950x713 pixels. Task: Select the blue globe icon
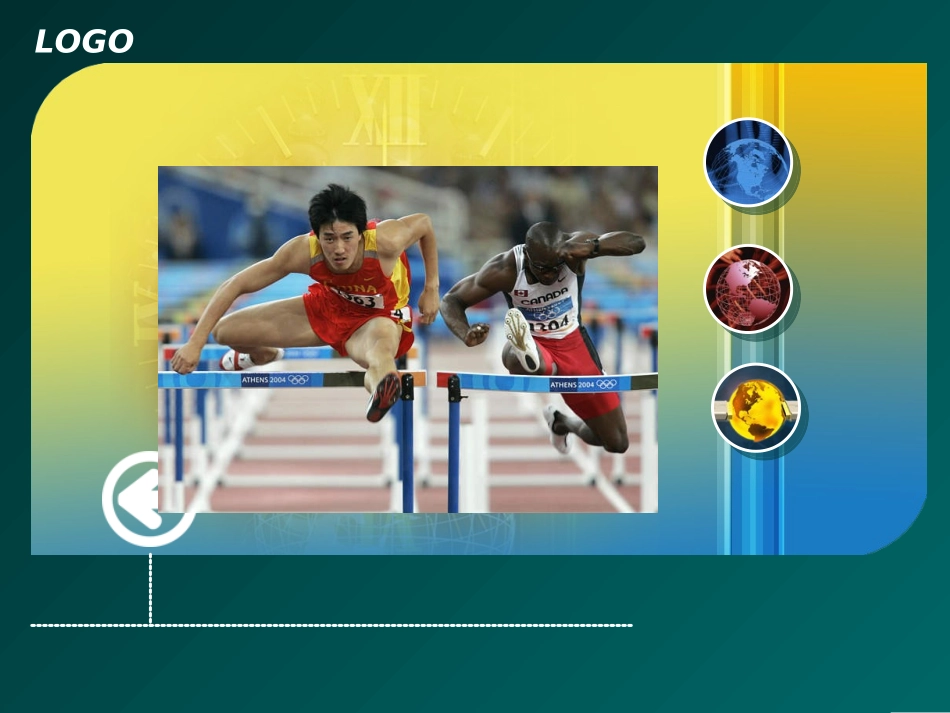748,162
